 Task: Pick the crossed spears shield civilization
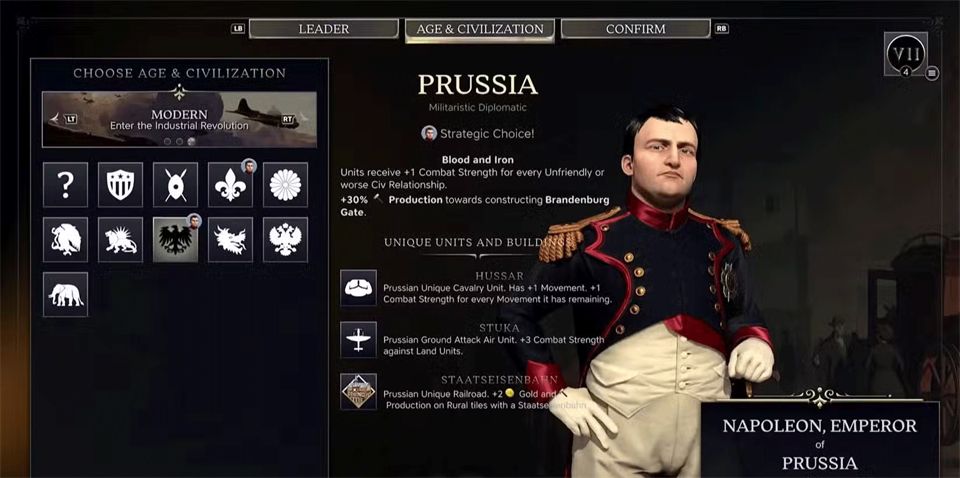pos(175,185)
